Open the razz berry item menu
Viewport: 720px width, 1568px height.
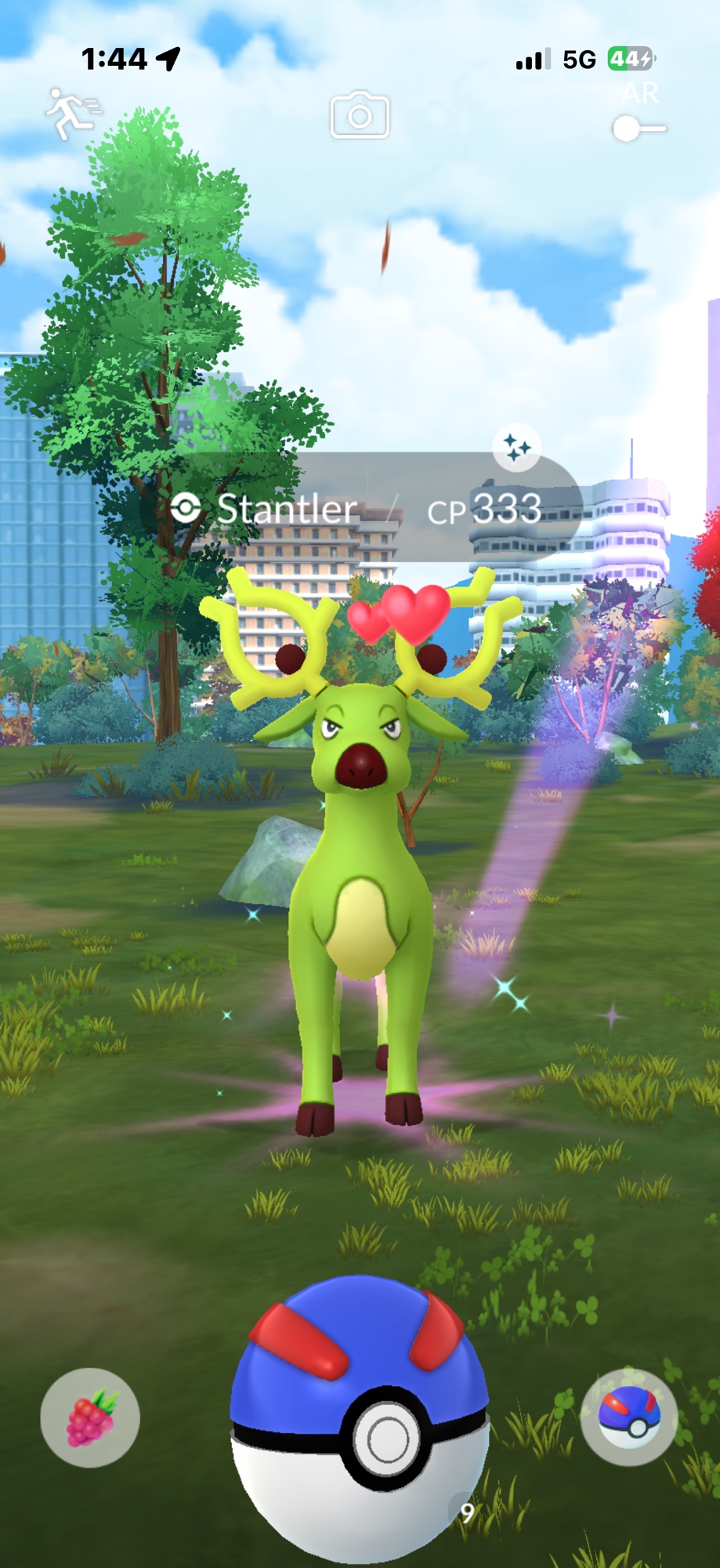click(x=90, y=1417)
